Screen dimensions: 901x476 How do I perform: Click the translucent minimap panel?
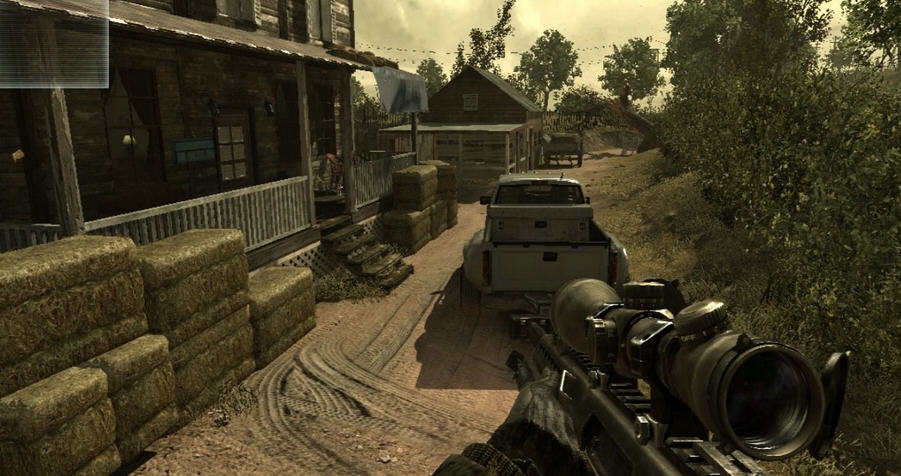coord(53,42)
